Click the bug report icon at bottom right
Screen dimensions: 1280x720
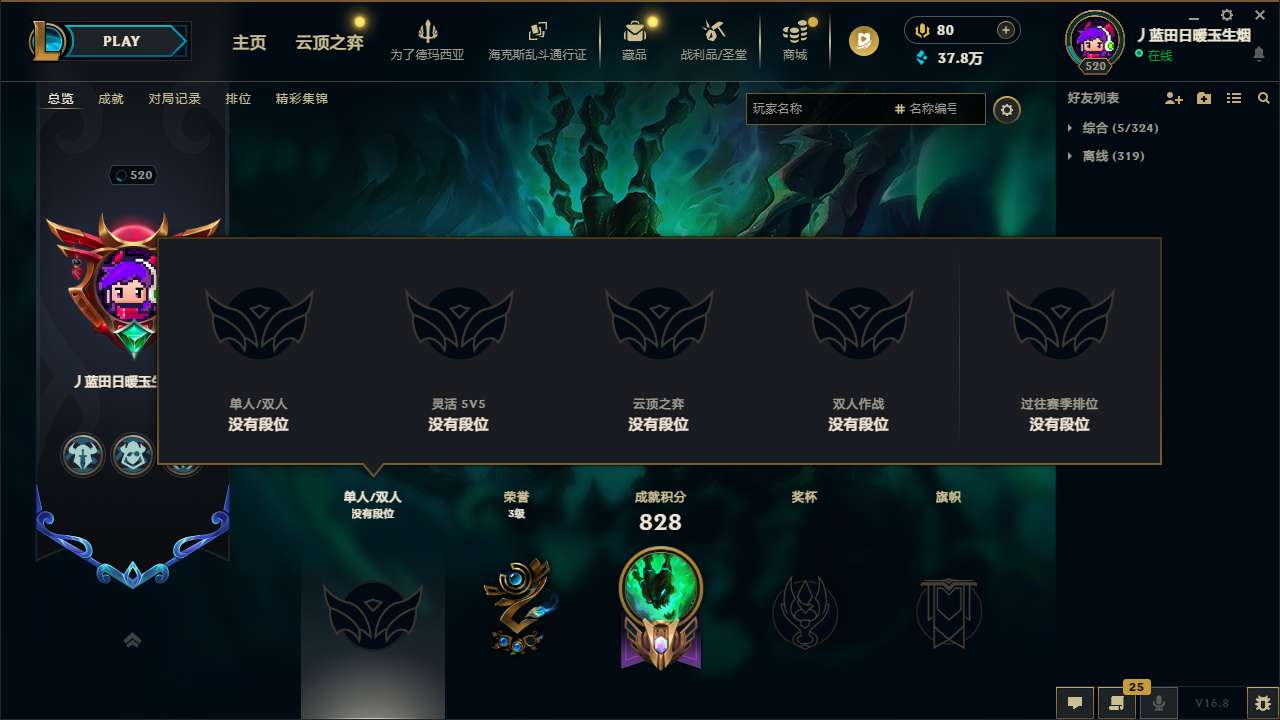coord(1262,703)
